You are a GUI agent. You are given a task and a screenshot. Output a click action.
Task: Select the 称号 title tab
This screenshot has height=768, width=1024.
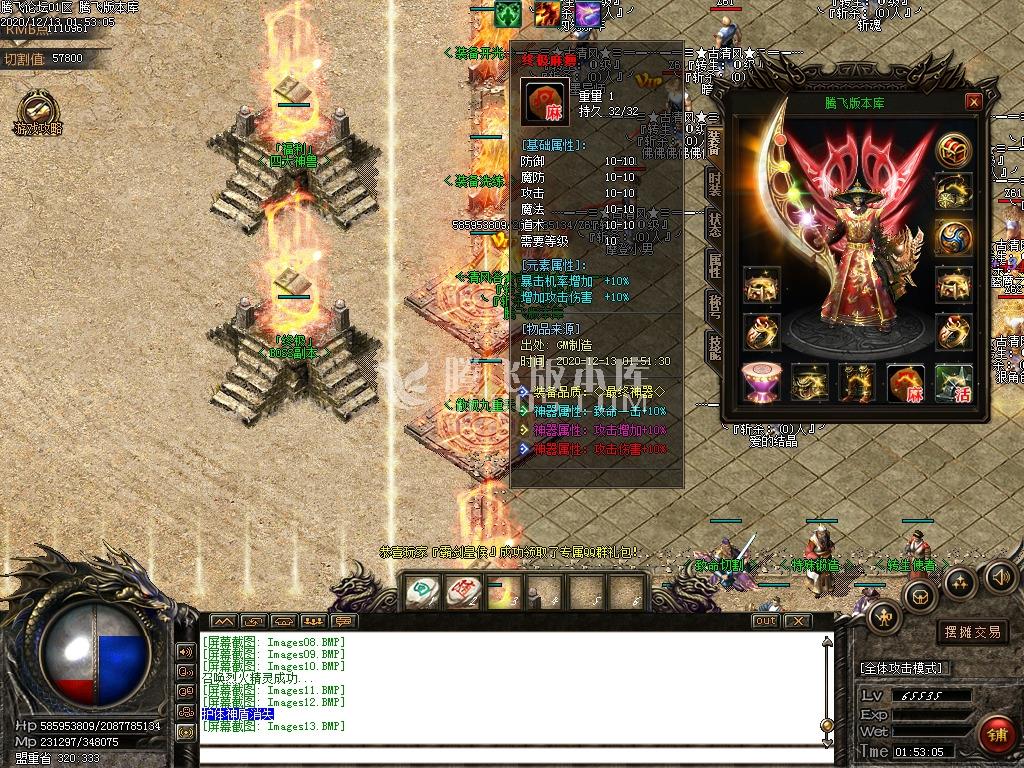[714, 305]
